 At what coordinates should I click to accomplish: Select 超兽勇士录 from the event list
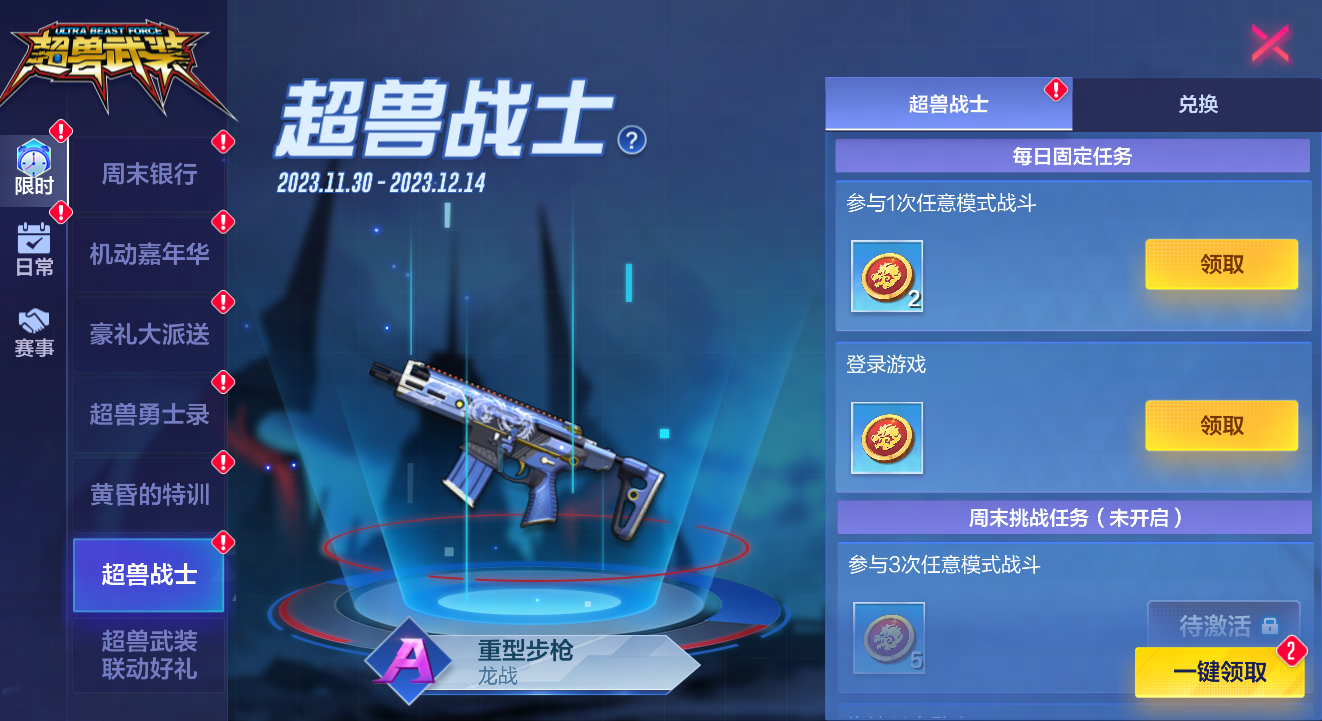click(x=148, y=413)
